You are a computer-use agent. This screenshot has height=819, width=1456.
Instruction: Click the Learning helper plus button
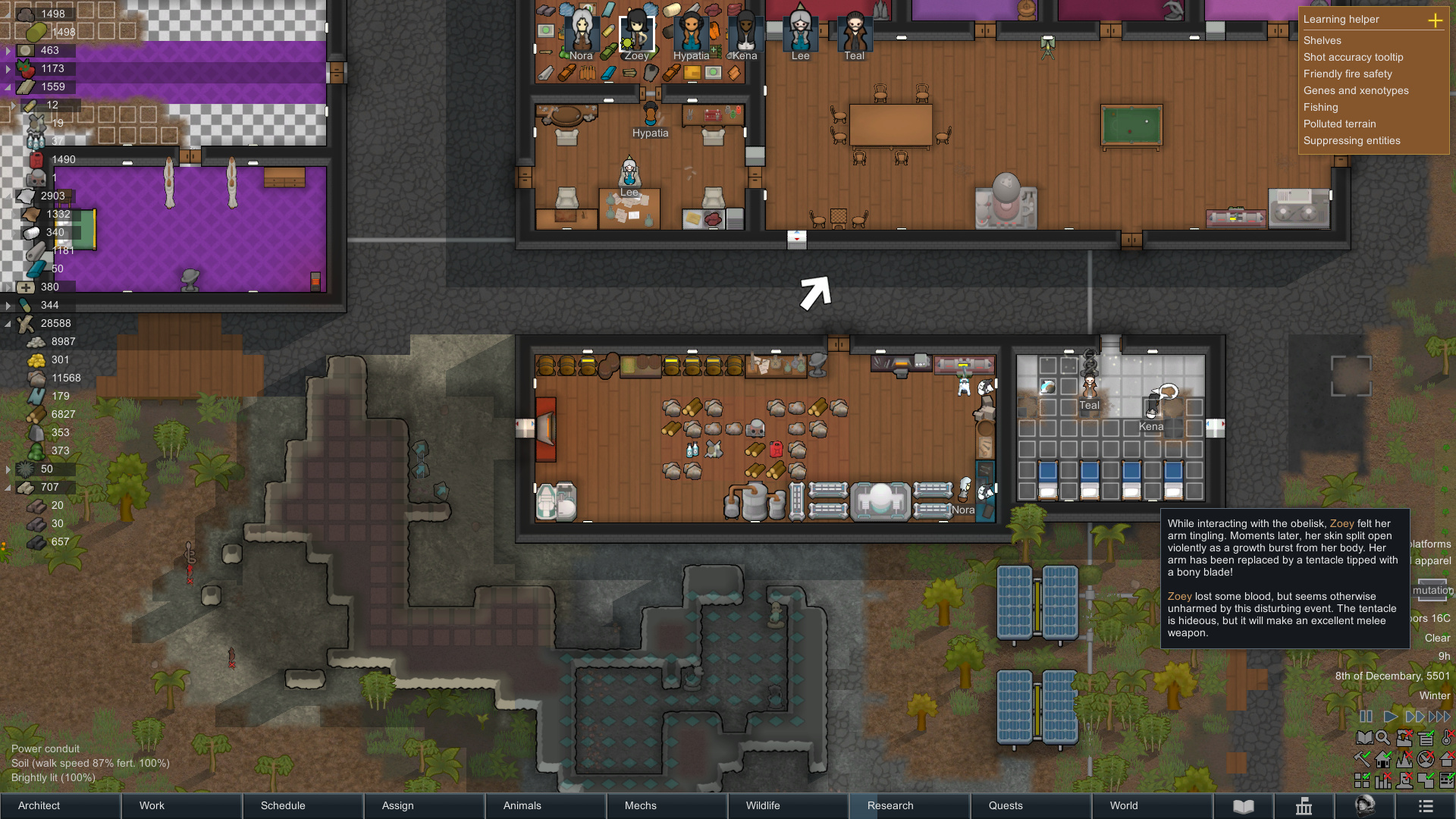point(1436,20)
